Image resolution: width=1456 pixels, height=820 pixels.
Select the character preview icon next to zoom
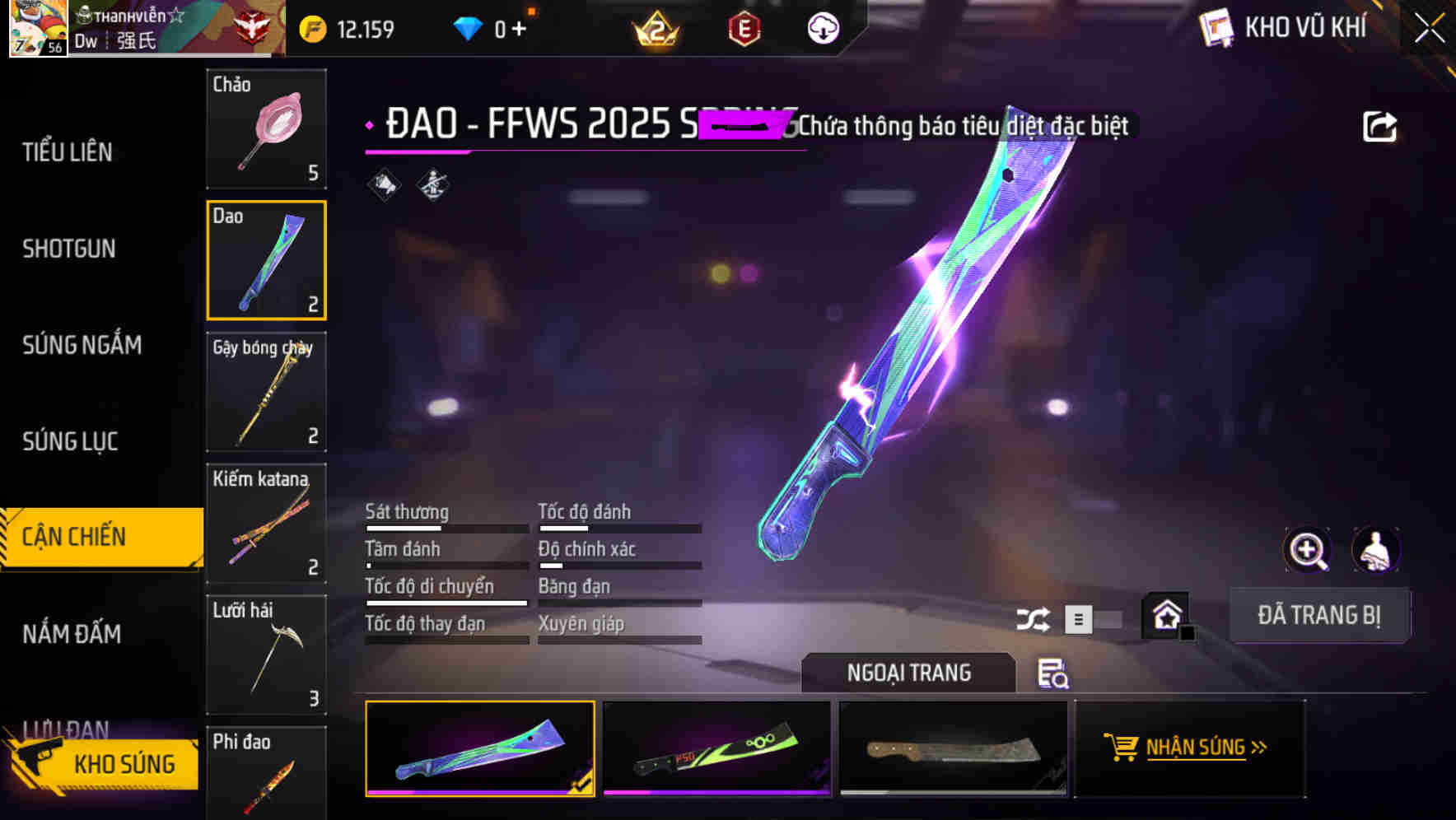tap(1376, 550)
